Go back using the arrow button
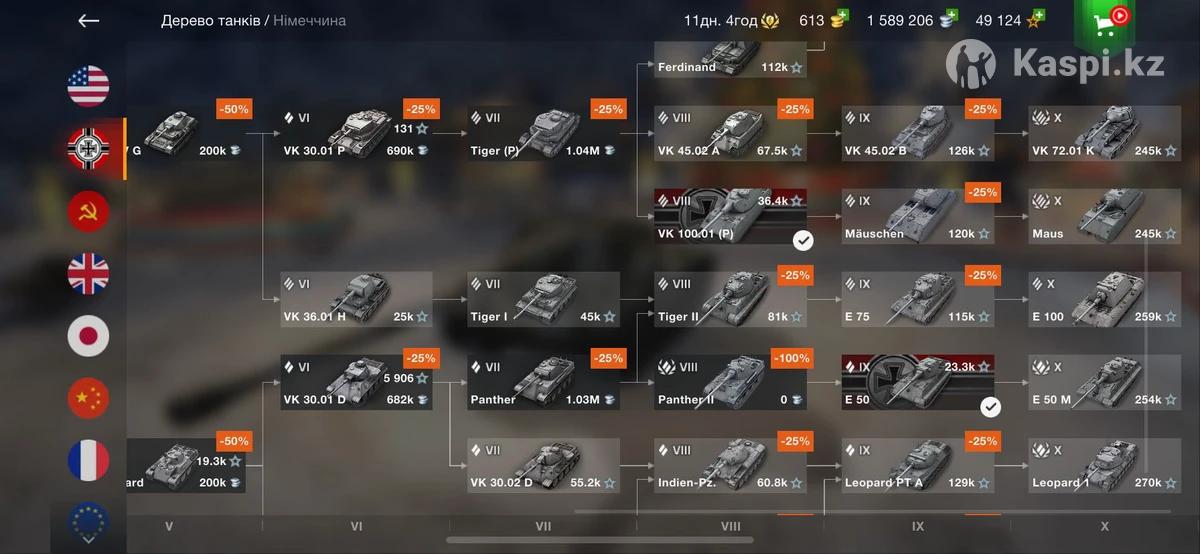Image resolution: width=1200 pixels, height=554 pixels. click(89, 21)
